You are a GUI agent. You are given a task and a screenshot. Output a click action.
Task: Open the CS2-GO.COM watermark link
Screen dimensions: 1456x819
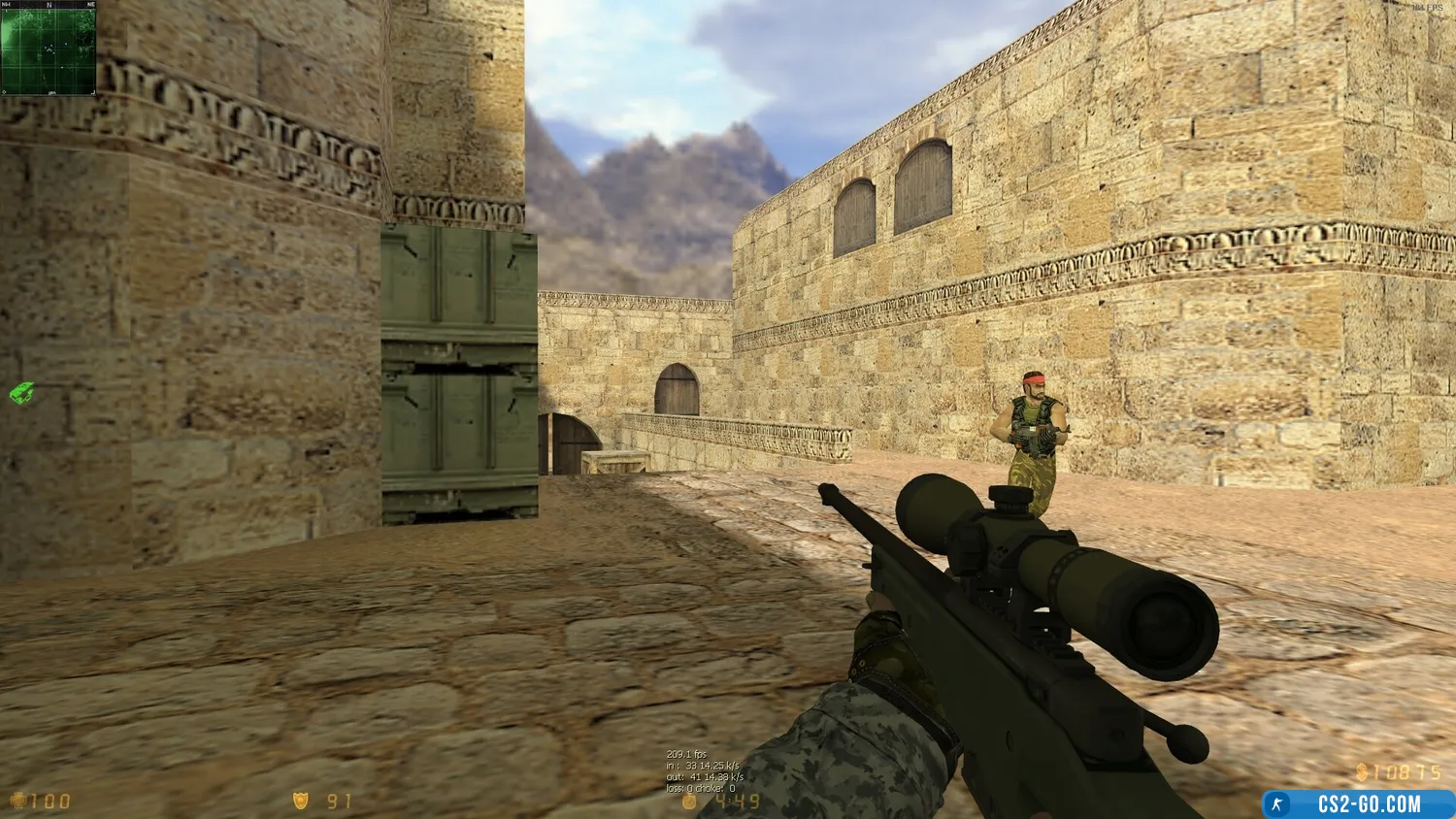(x=1359, y=804)
